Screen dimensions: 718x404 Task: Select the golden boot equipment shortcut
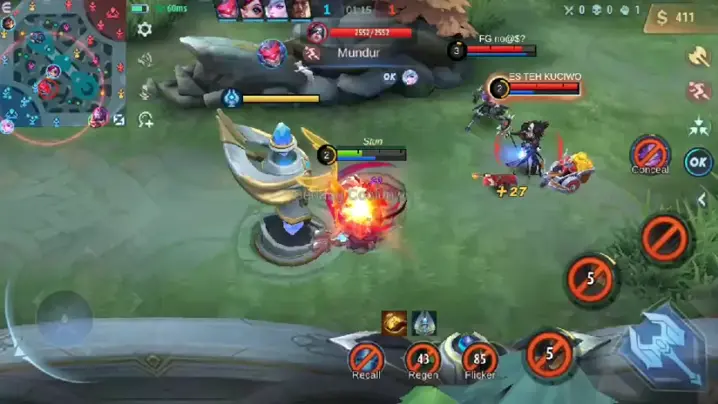[x=394, y=322]
